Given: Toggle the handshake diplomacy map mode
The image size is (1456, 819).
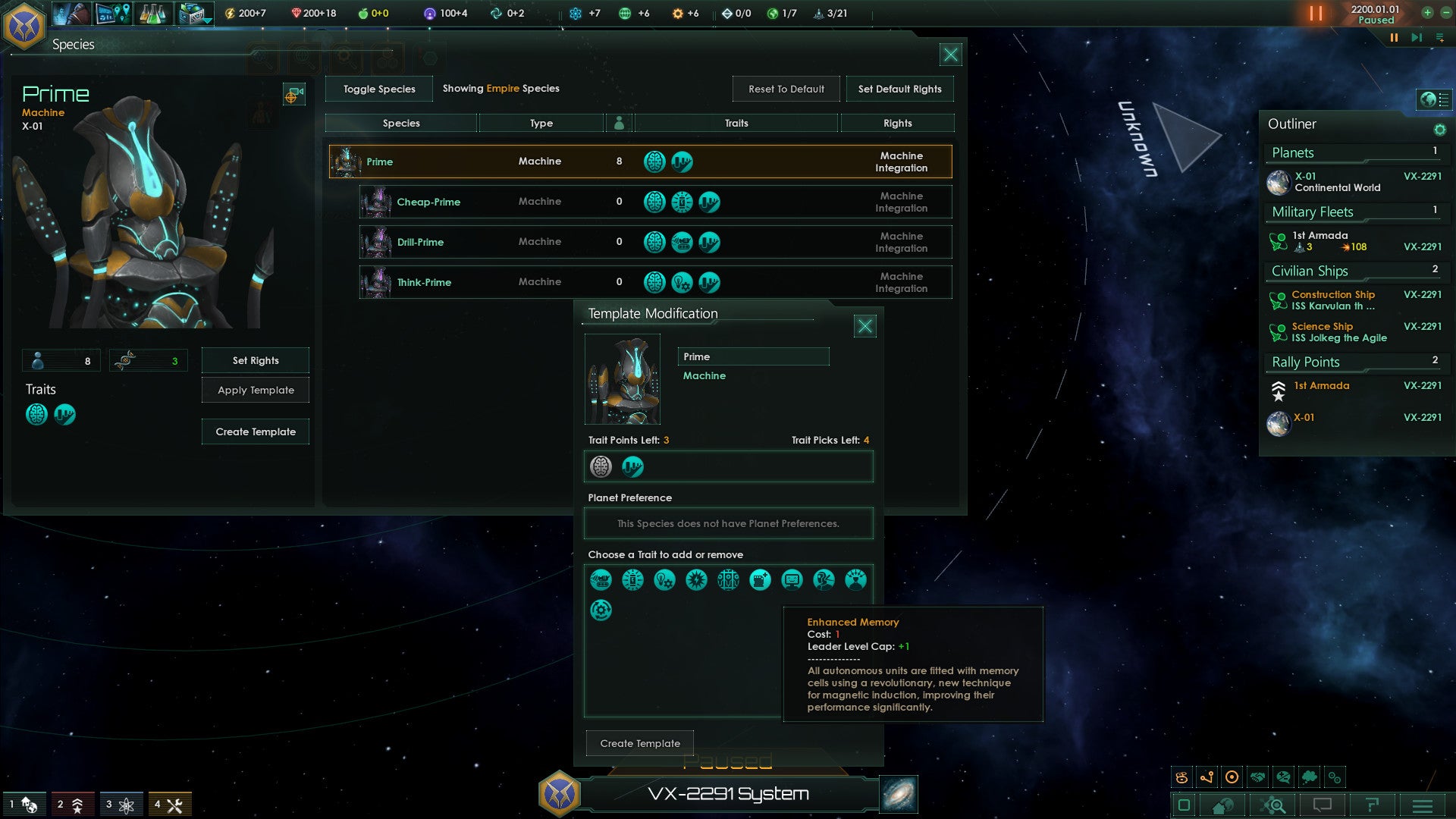Looking at the screenshot, I should click(1257, 777).
